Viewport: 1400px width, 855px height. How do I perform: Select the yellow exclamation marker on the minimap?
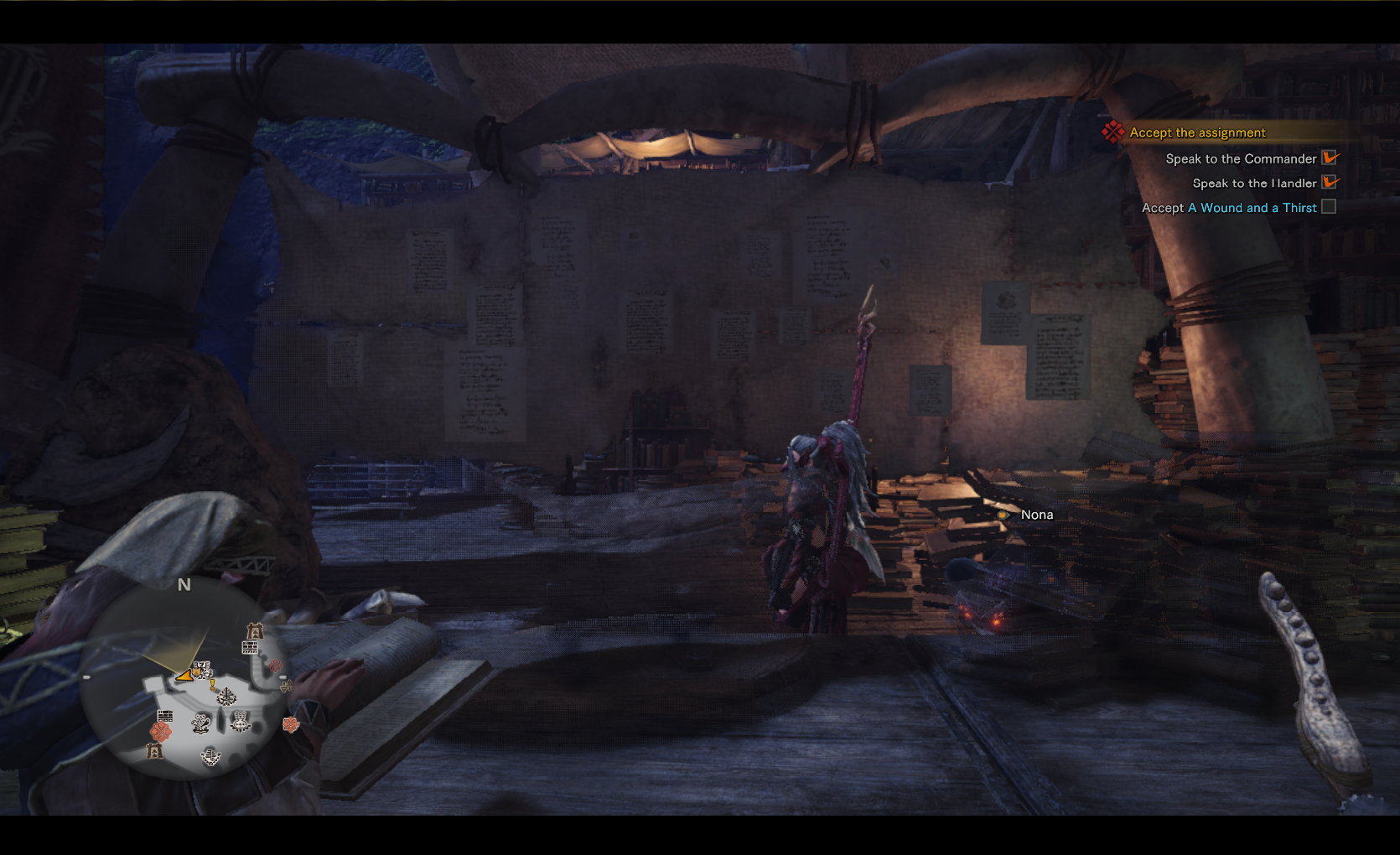click(x=212, y=685)
